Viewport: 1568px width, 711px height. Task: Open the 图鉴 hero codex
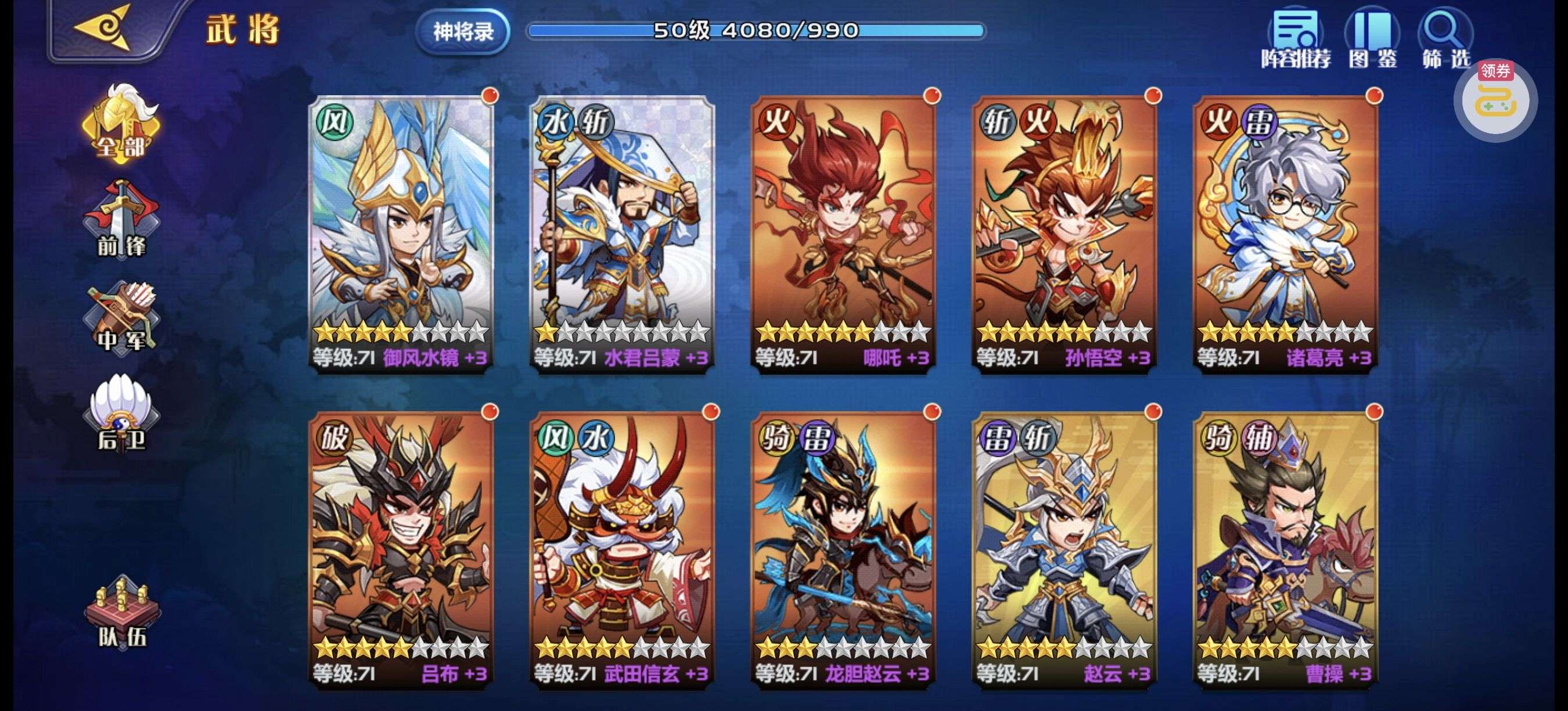pyautogui.click(x=1372, y=39)
